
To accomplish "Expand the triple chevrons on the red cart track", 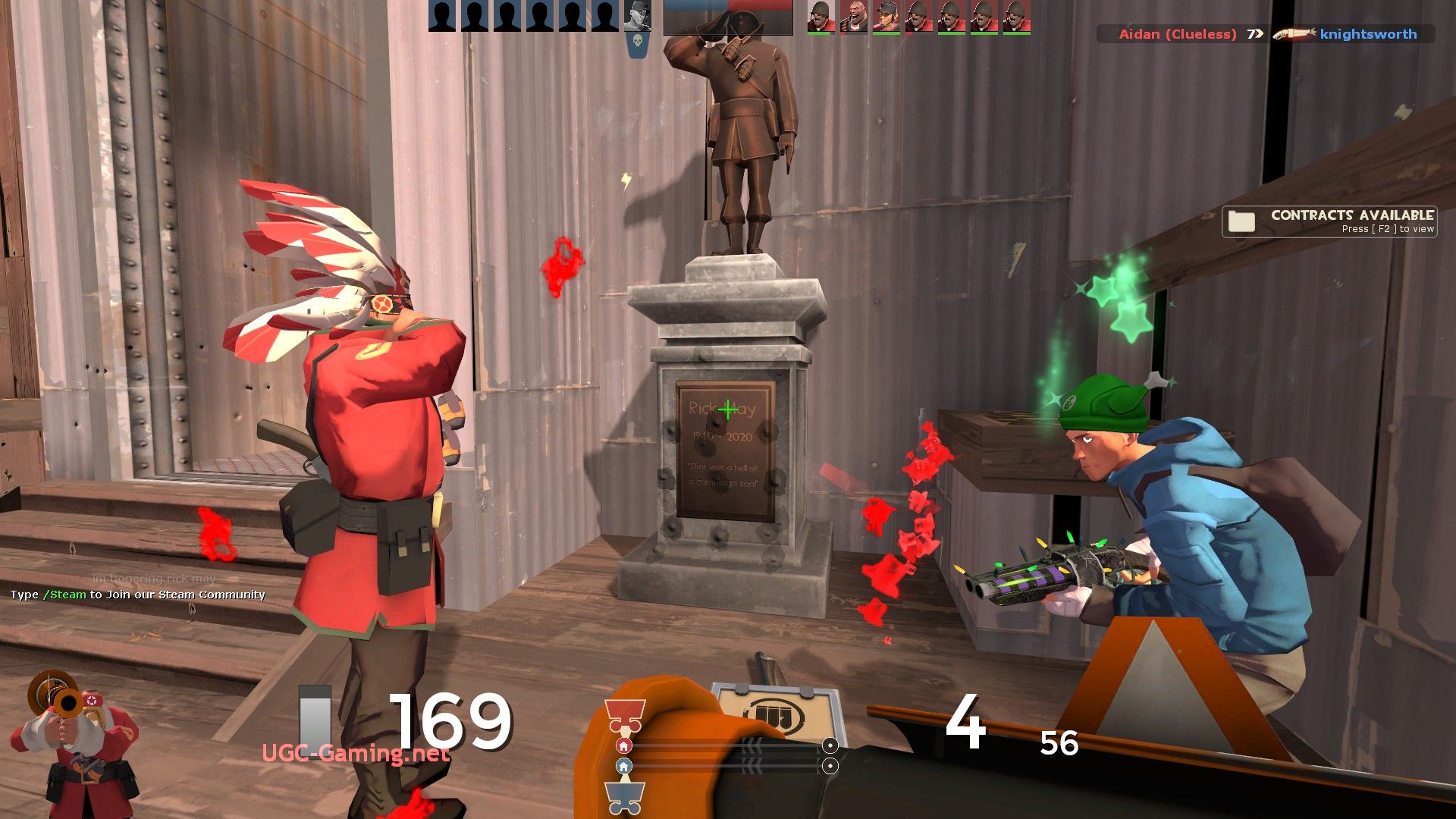I will [753, 745].
